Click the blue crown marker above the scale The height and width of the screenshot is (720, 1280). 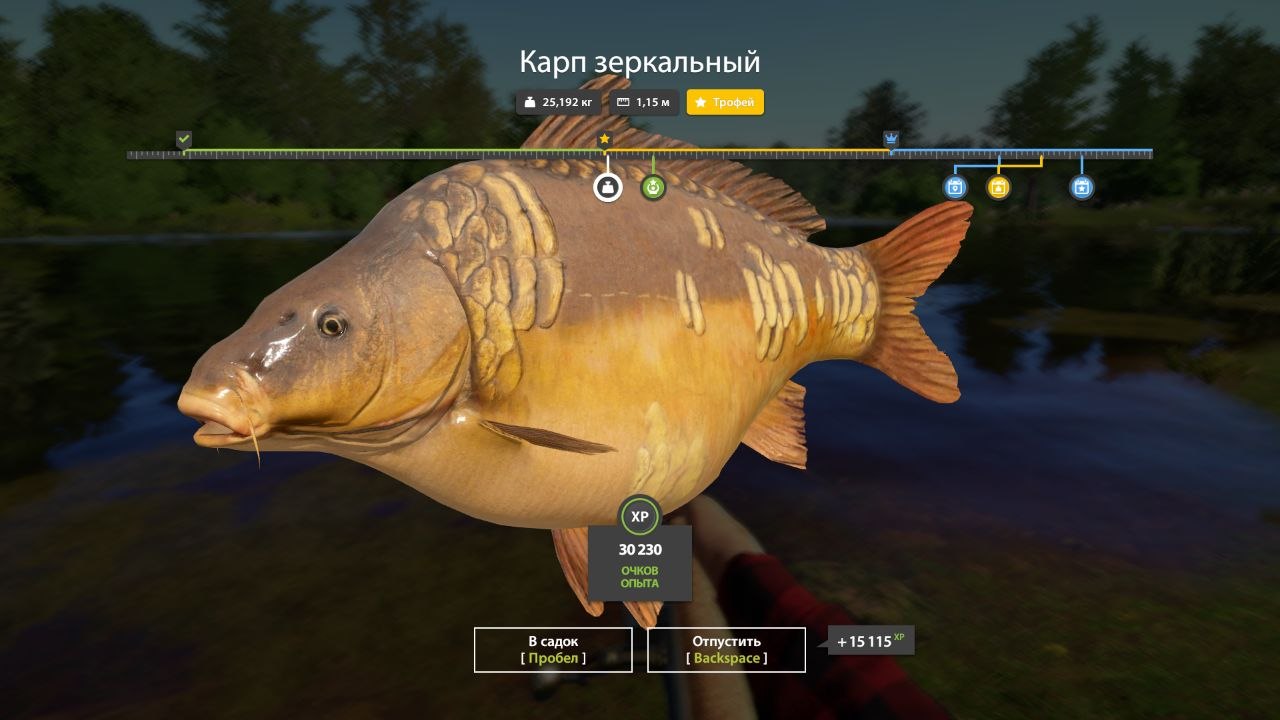point(890,138)
